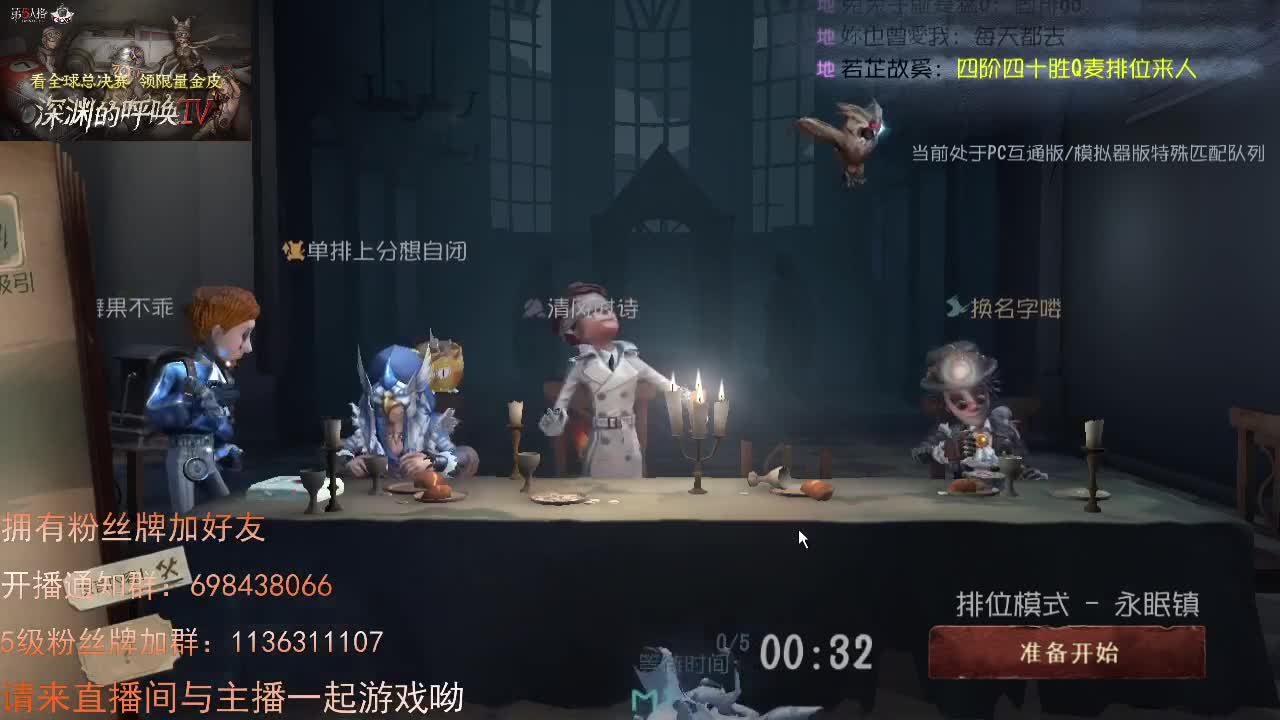Click the 地 channel tag on 若芷故奚's message
Viewport: 1280px width, 720px height.
825,70
